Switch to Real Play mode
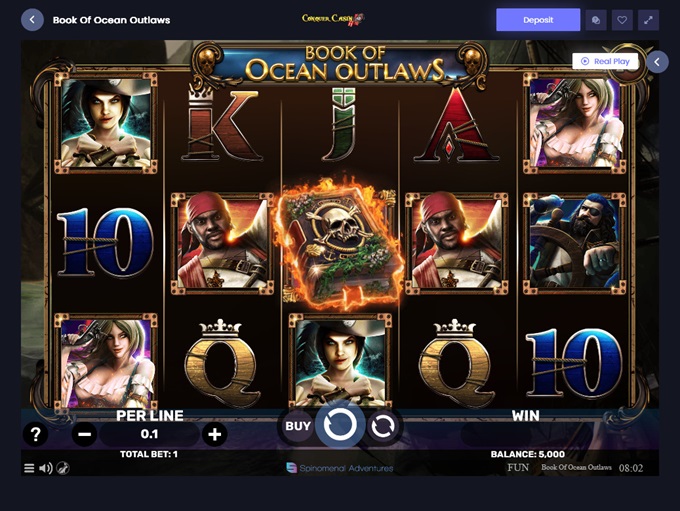Screen dimensions: 680x511 (x=606, y=61)
